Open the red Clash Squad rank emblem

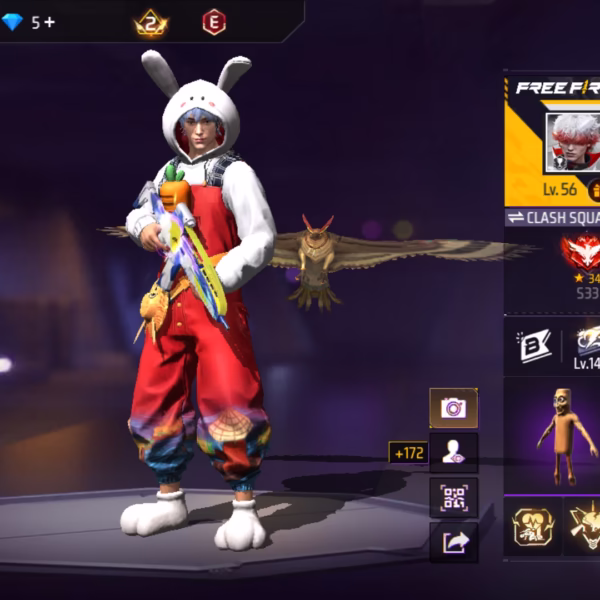[581, 252]
